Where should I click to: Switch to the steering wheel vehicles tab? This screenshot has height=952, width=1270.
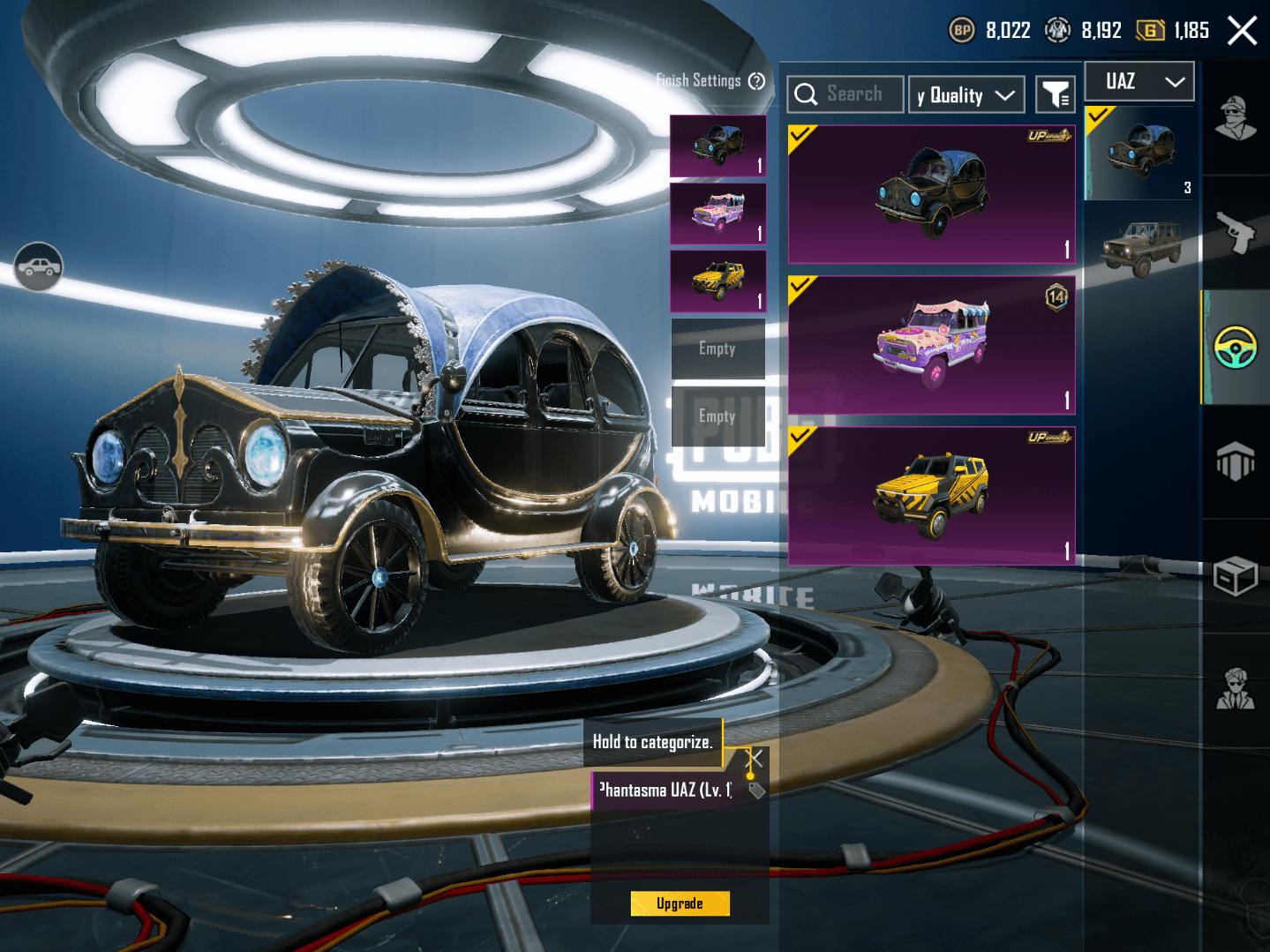click(x=1236, y=347)
